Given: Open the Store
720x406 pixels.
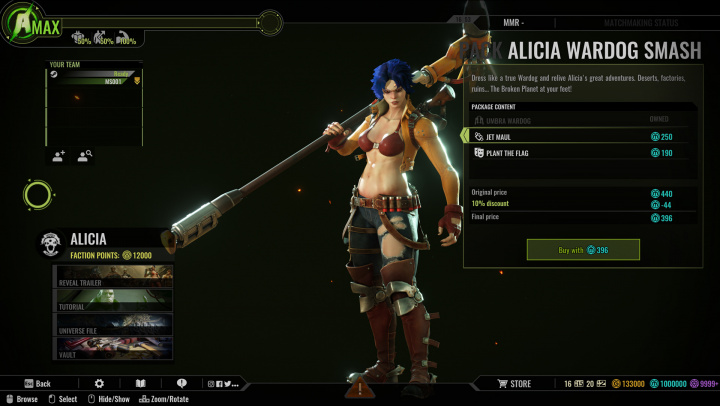Looking at the screenshot, I should pyautogui.click(x=515, y=383).
